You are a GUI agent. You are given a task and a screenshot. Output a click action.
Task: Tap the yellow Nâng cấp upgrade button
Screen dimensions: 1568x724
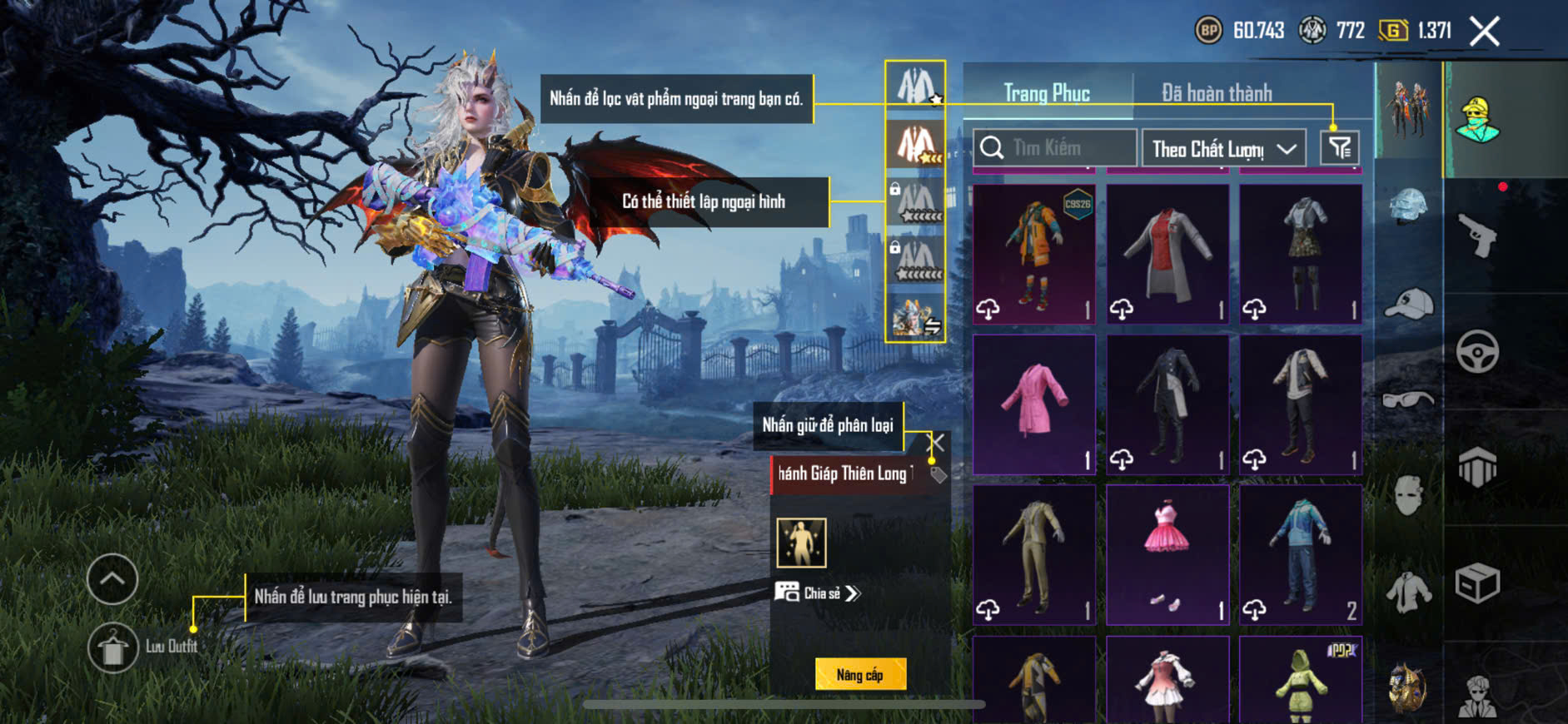pos(860,674)
